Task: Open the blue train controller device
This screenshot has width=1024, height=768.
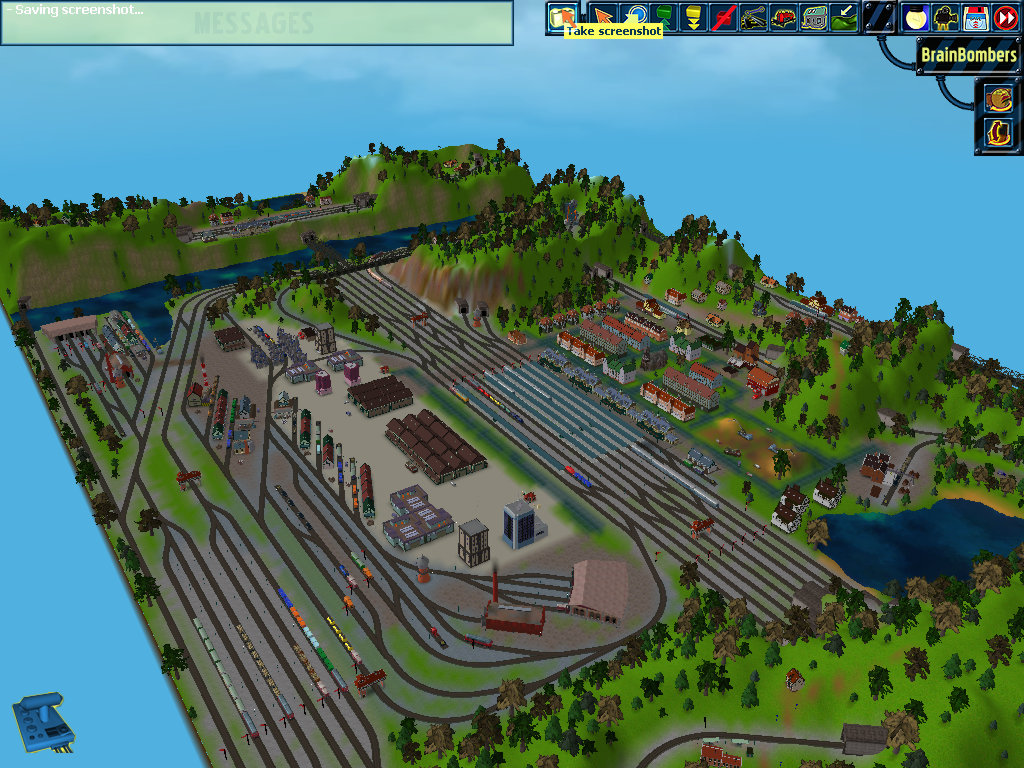Action: (x=43, y=722)
